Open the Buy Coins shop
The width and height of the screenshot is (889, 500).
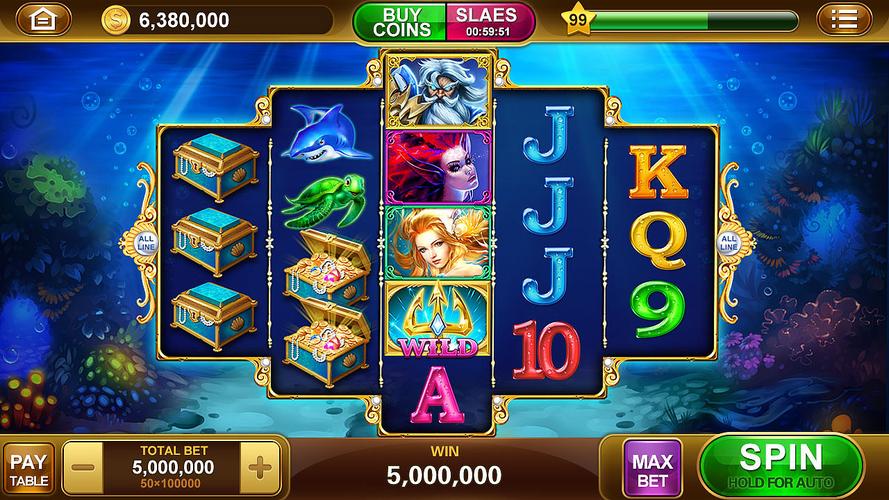pos(401,21)
